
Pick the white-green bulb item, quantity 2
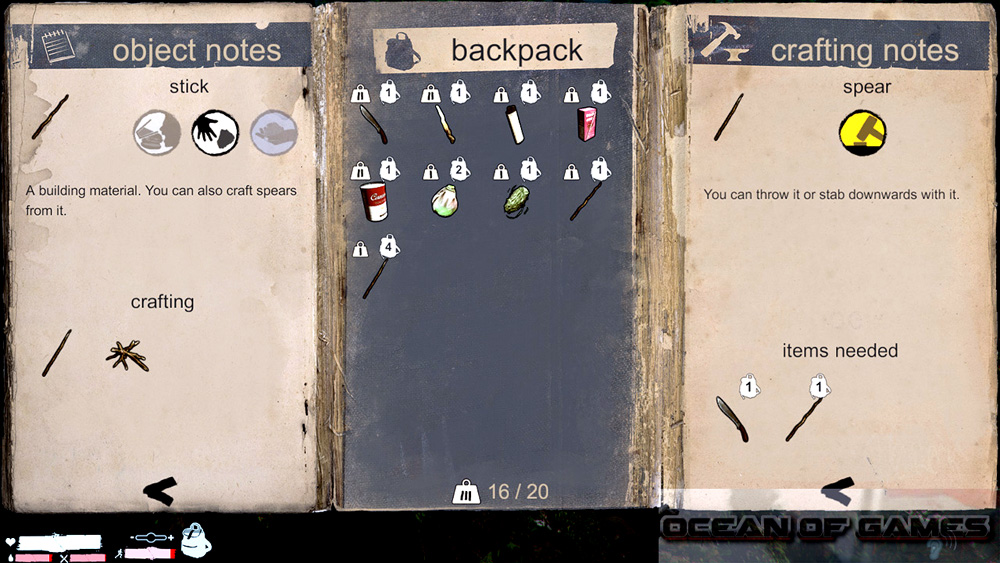[445, 200]
